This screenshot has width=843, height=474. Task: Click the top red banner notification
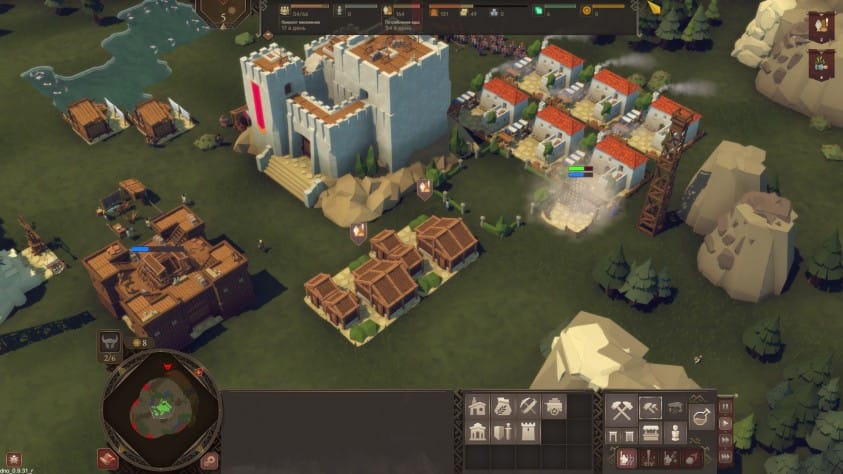[x=821, y=27]
